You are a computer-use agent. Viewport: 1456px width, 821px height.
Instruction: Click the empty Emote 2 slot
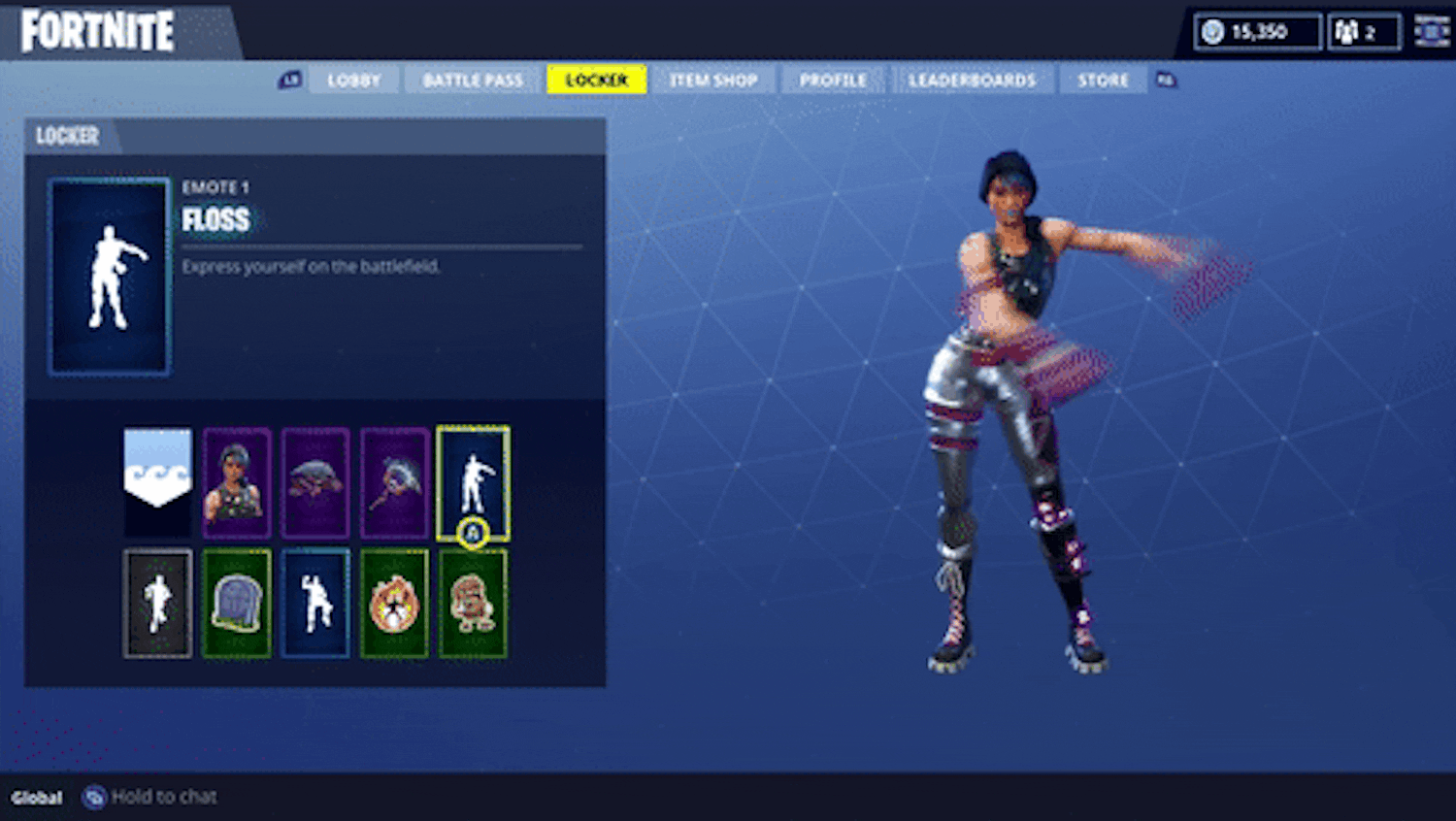tap(157, 602)
